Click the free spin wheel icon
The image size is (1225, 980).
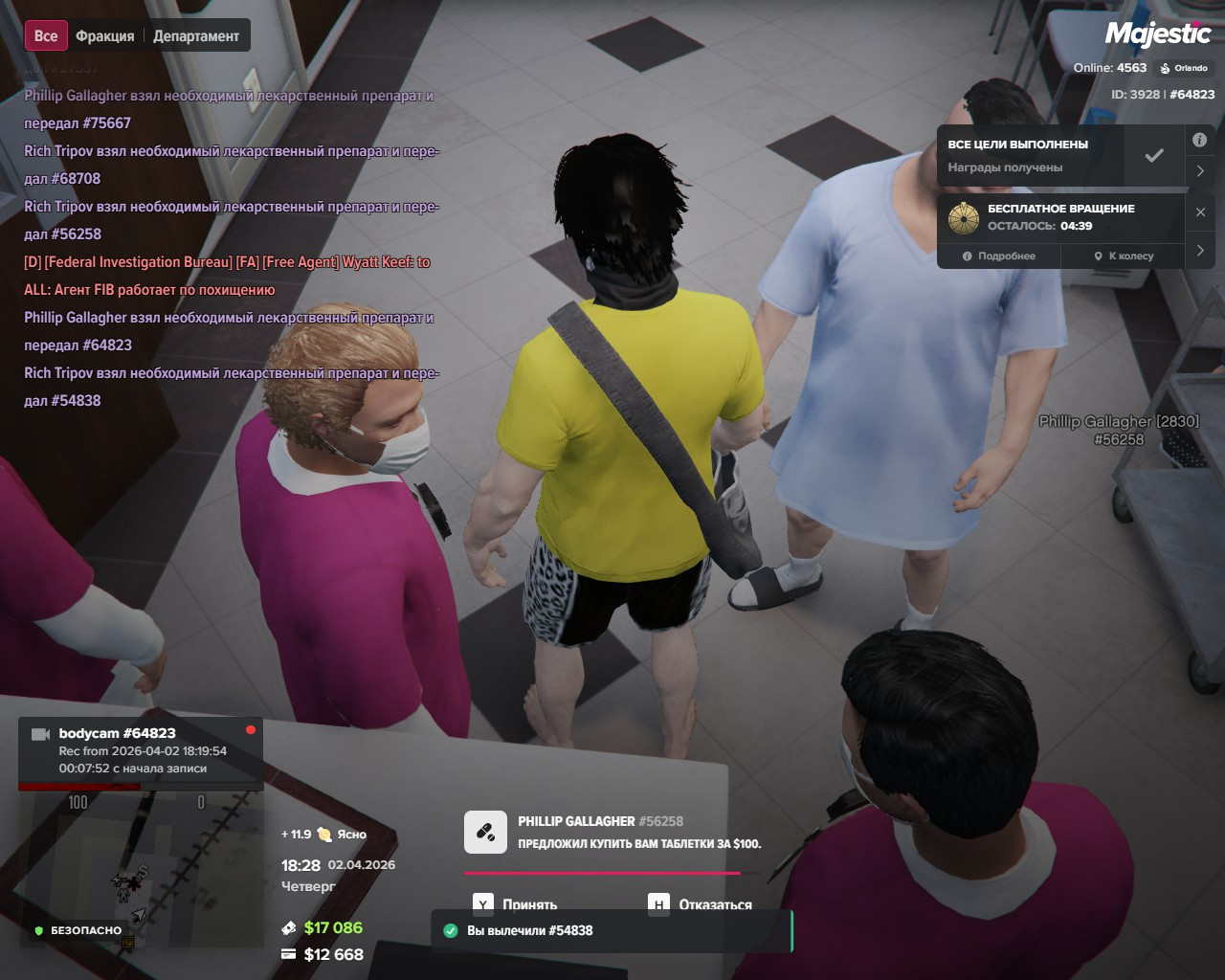pyautogui.click(x=964, y=217)
